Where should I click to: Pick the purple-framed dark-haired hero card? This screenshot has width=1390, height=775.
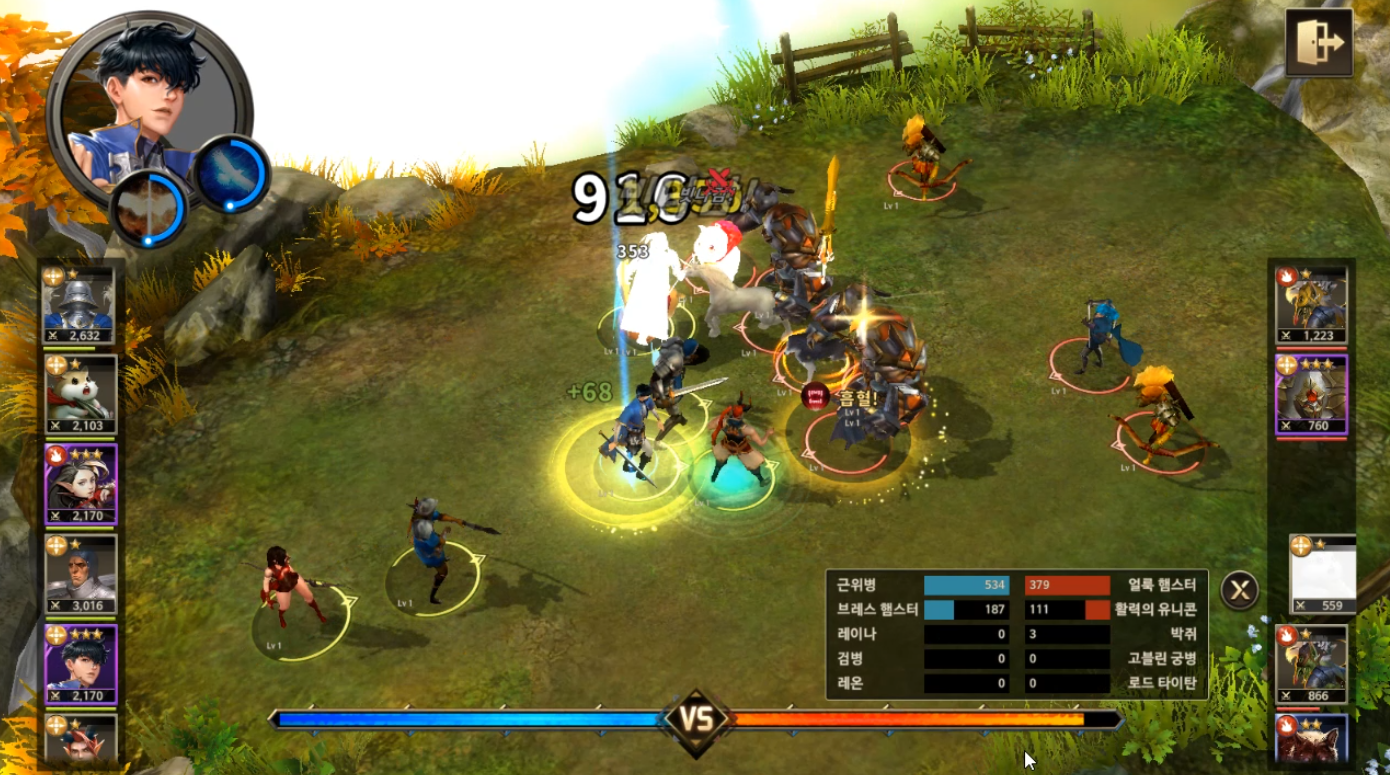coord(80,664)
